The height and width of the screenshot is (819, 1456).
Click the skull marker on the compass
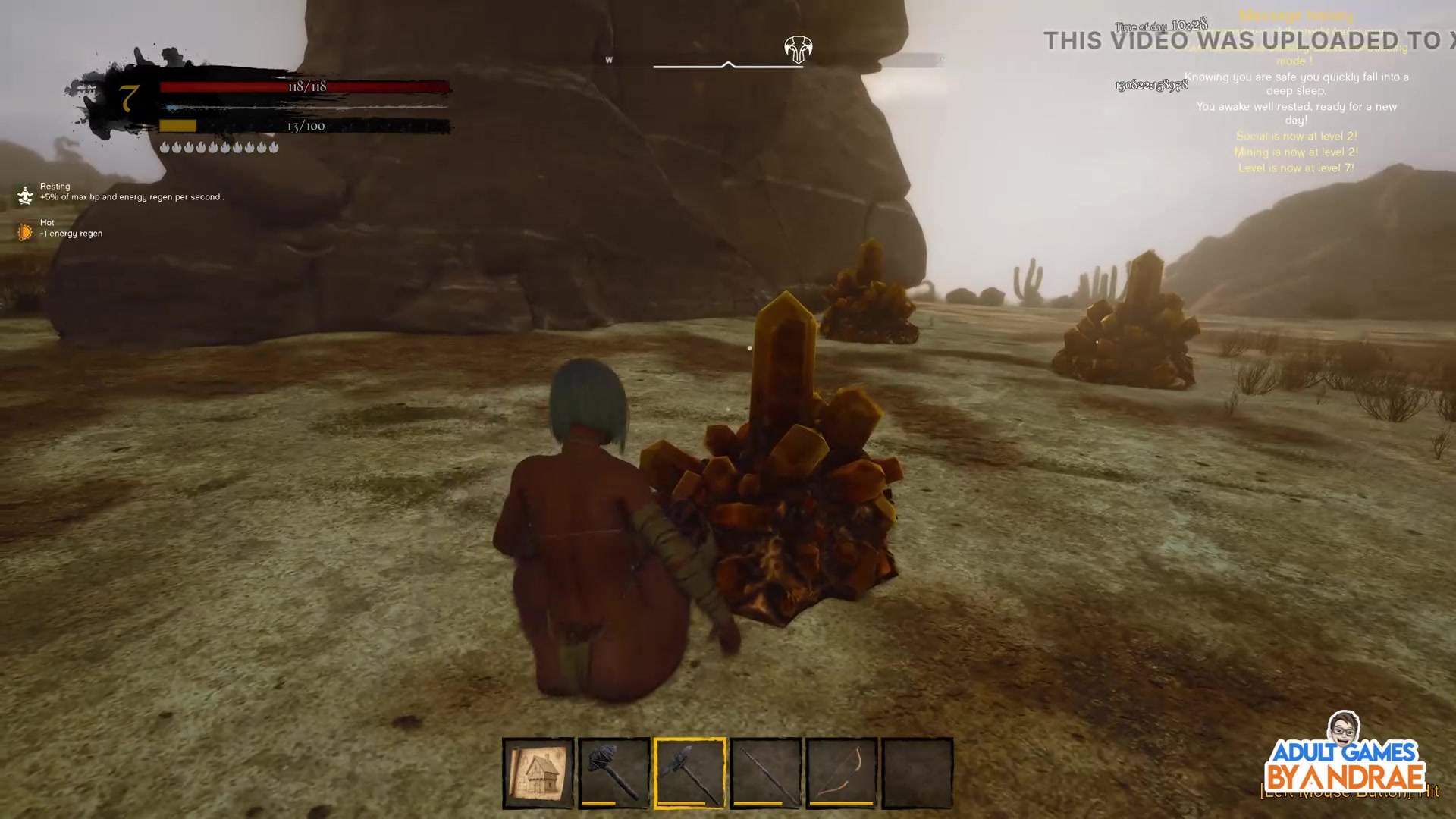click(x=798, y=49)
